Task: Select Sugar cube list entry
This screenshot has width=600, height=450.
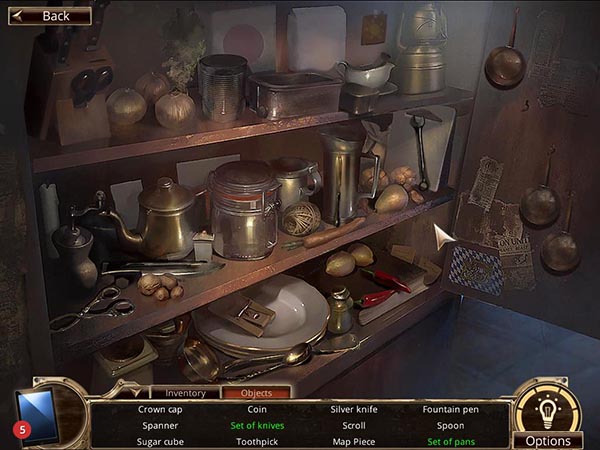Action: click(x=159, y=441)
